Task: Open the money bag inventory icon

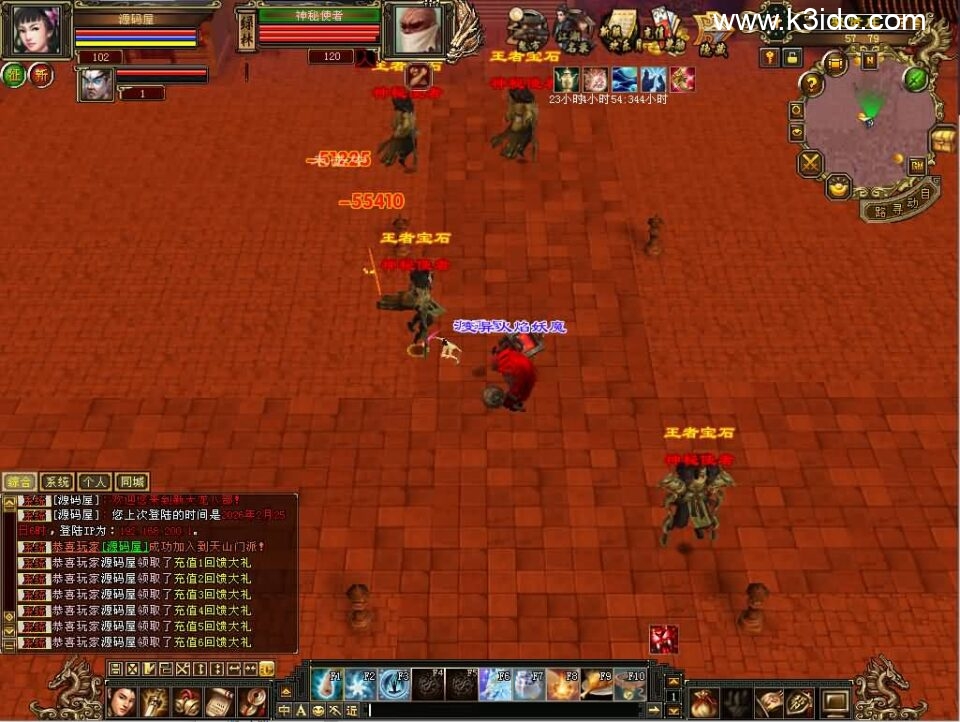Action: [702, 701]
